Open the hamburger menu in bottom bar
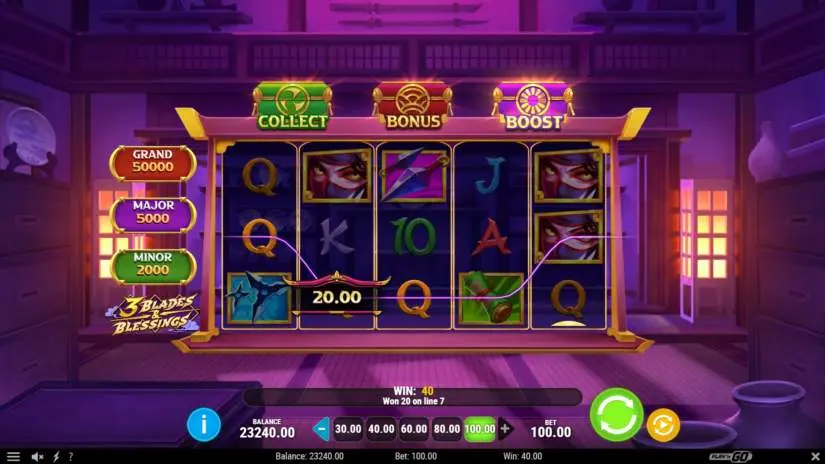The image size is (825, 464). [12, 457]
